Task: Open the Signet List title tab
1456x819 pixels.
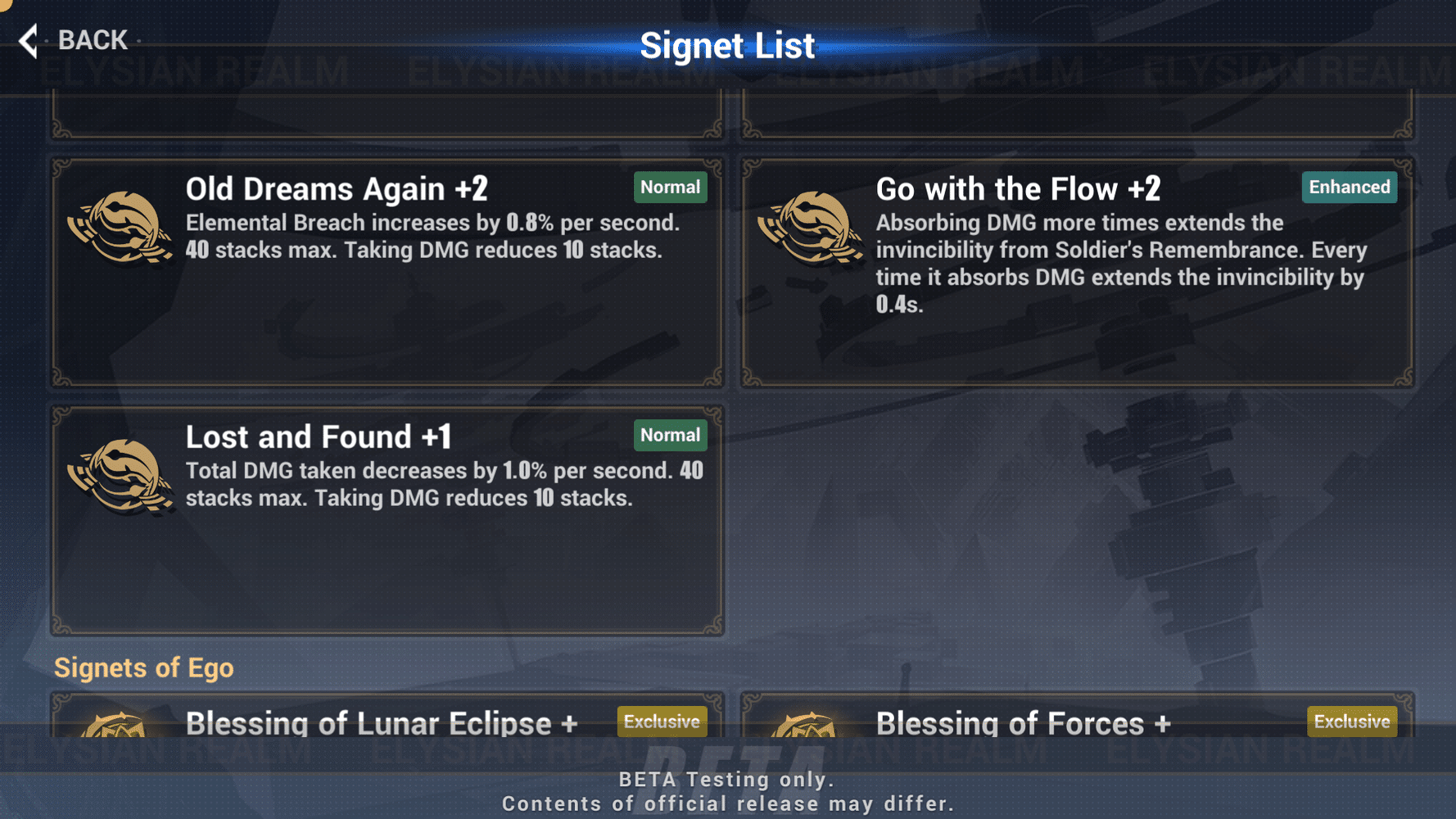Action: (x=728, y=45)
